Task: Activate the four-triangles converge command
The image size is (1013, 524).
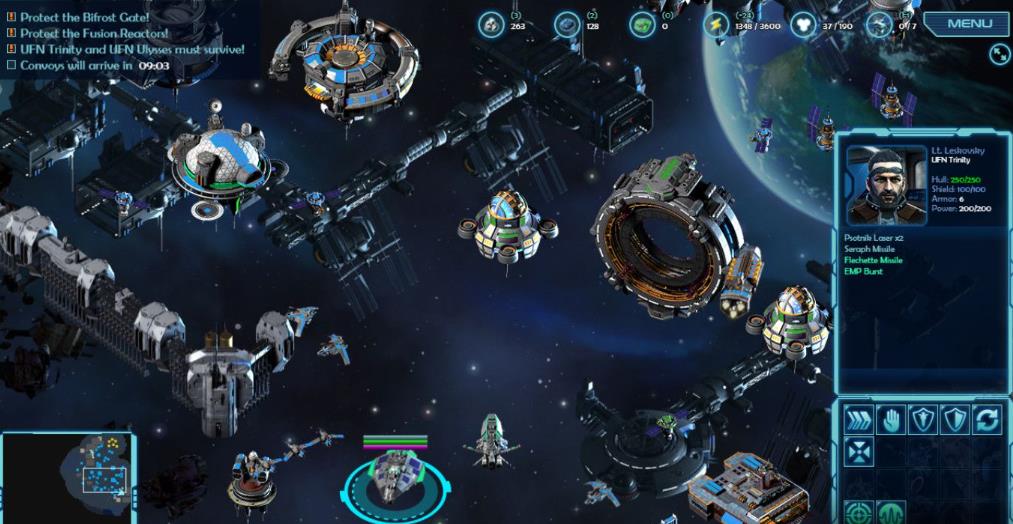Action: (858, 452)
